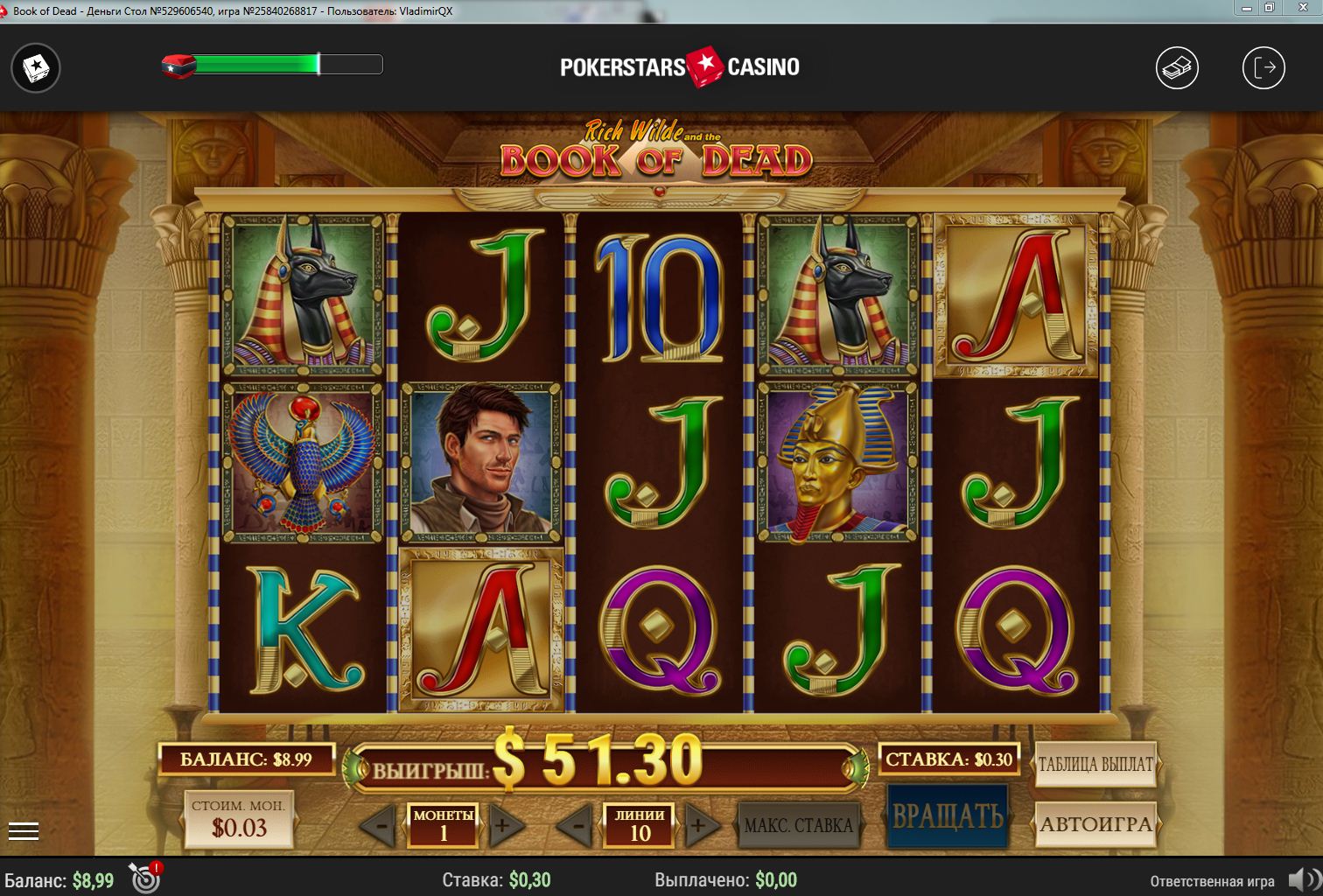Open the challenges target icon

(x=144, y=878)
